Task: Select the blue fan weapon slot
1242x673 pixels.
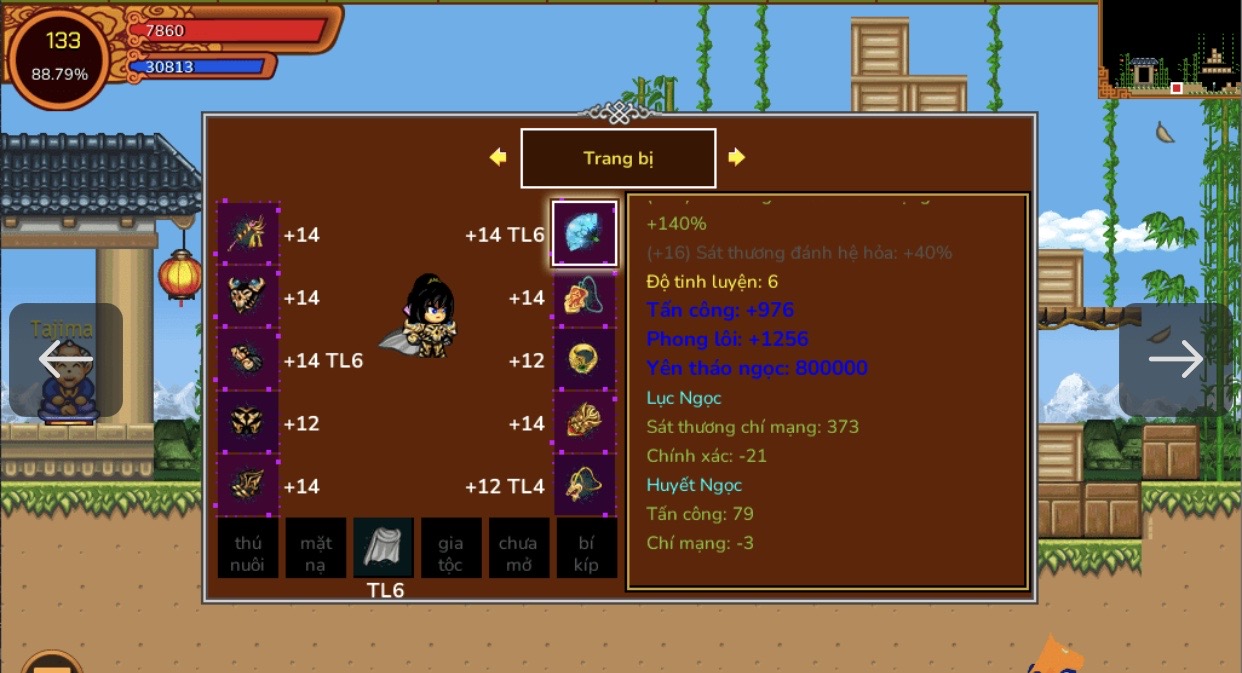Action: click(x=585, y=234)
